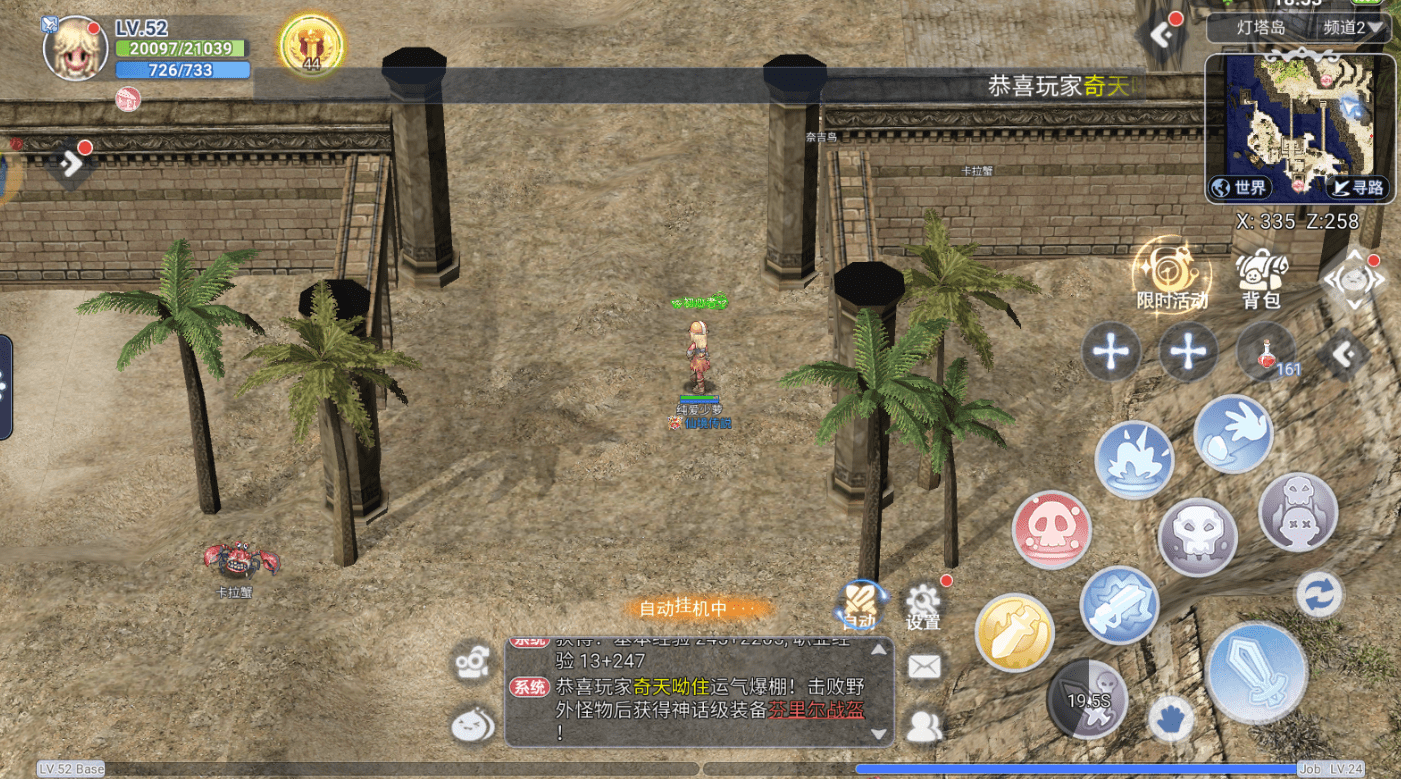This screenshot has height=779, width=1401.
Task: Open the mail envelope icon
Action: 924,667
